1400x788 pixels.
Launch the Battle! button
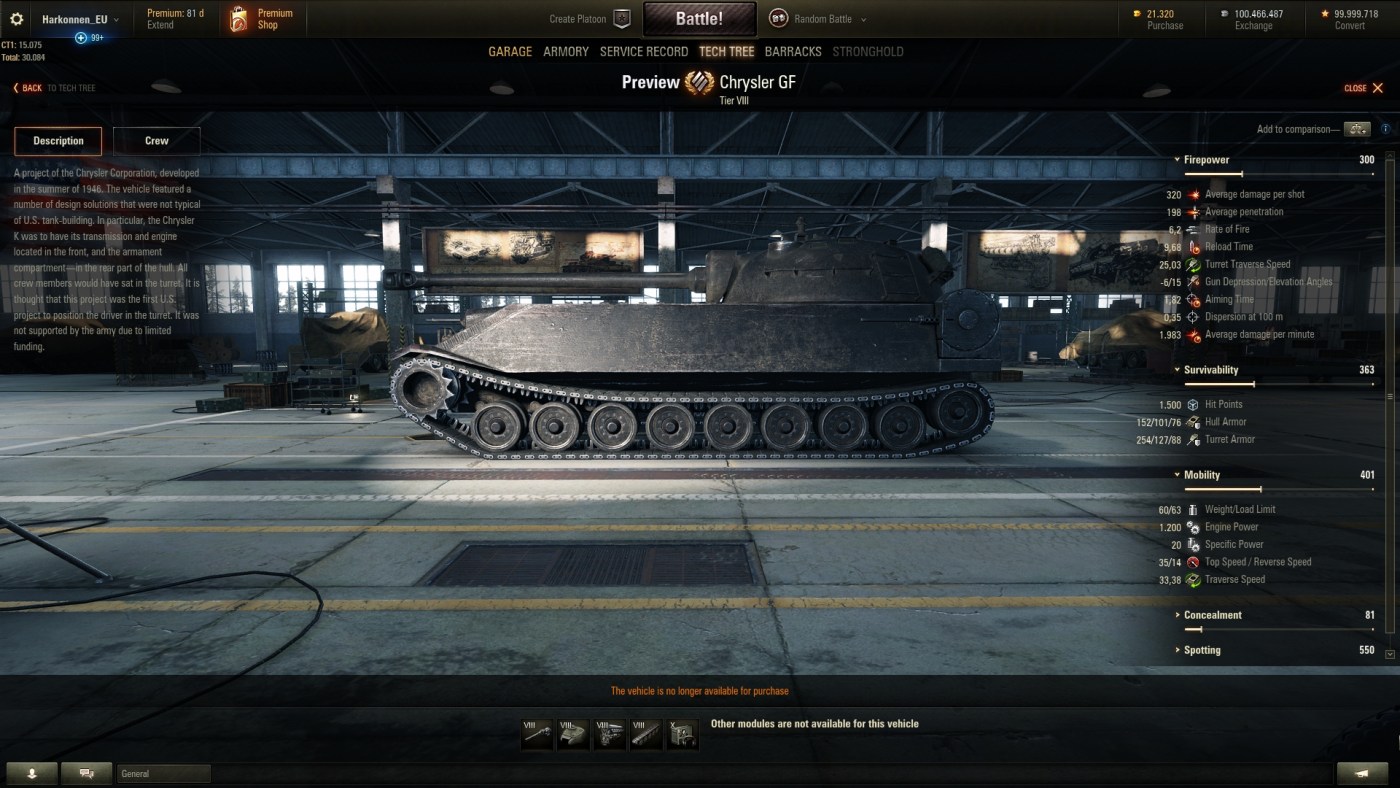tap(699, 19)
